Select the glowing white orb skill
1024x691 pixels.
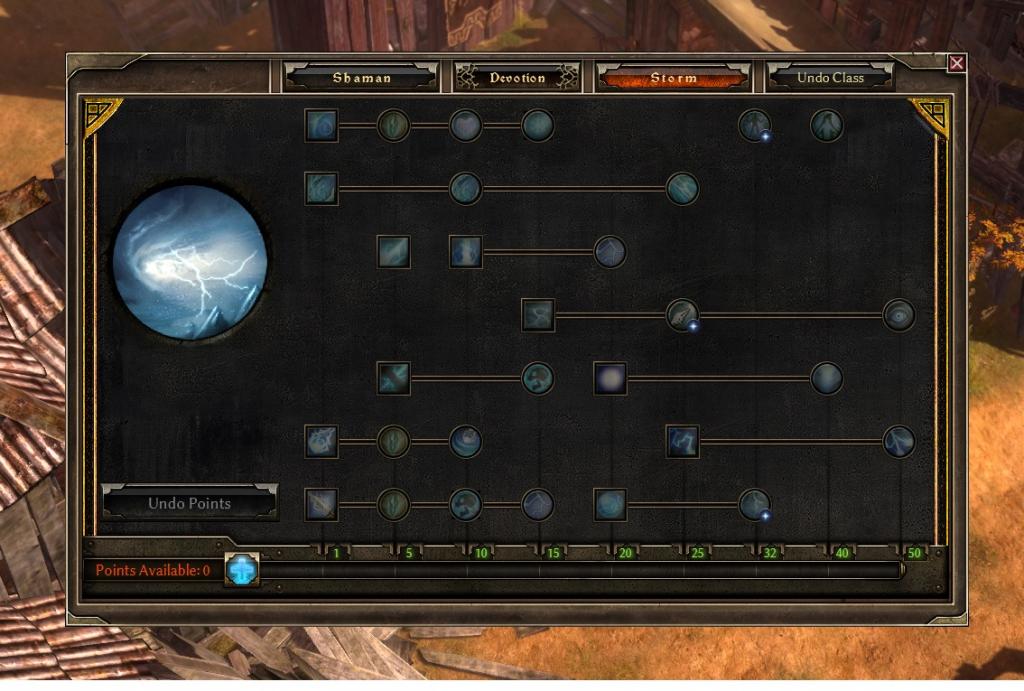tap(610, 378)
